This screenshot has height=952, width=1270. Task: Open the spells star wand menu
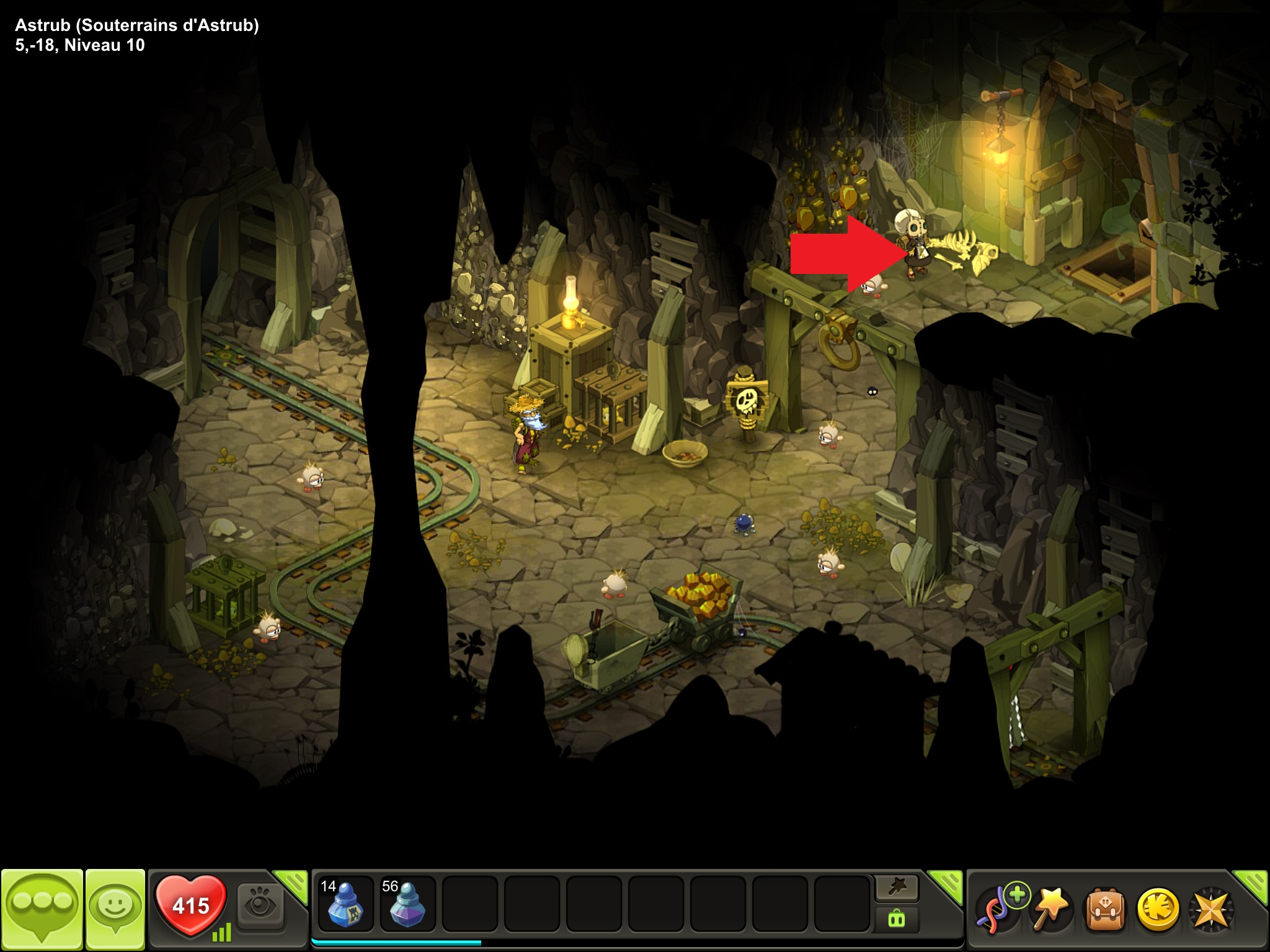1049,910
